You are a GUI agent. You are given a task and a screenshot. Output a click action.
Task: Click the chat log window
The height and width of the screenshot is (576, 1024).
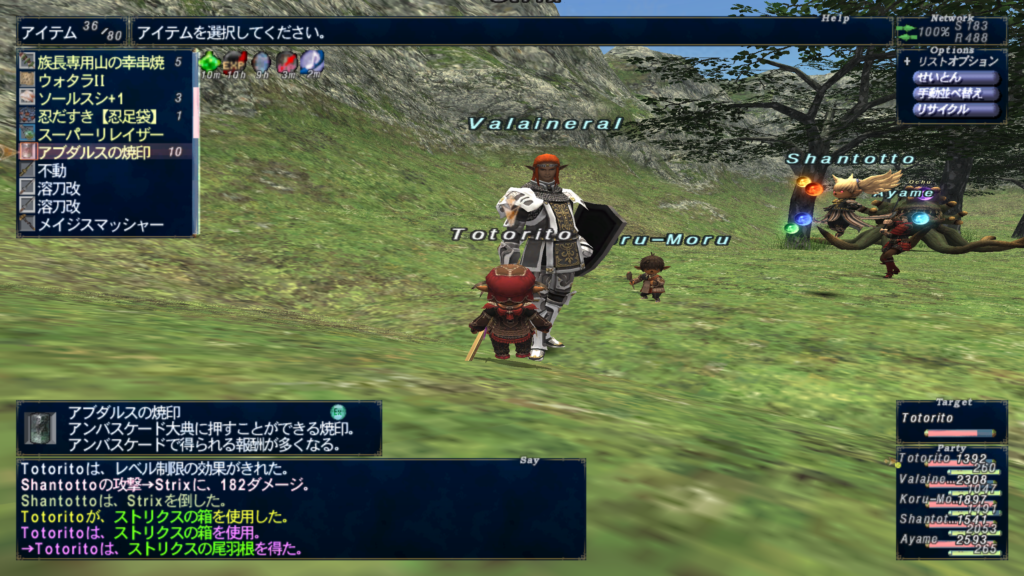(300, 510)
